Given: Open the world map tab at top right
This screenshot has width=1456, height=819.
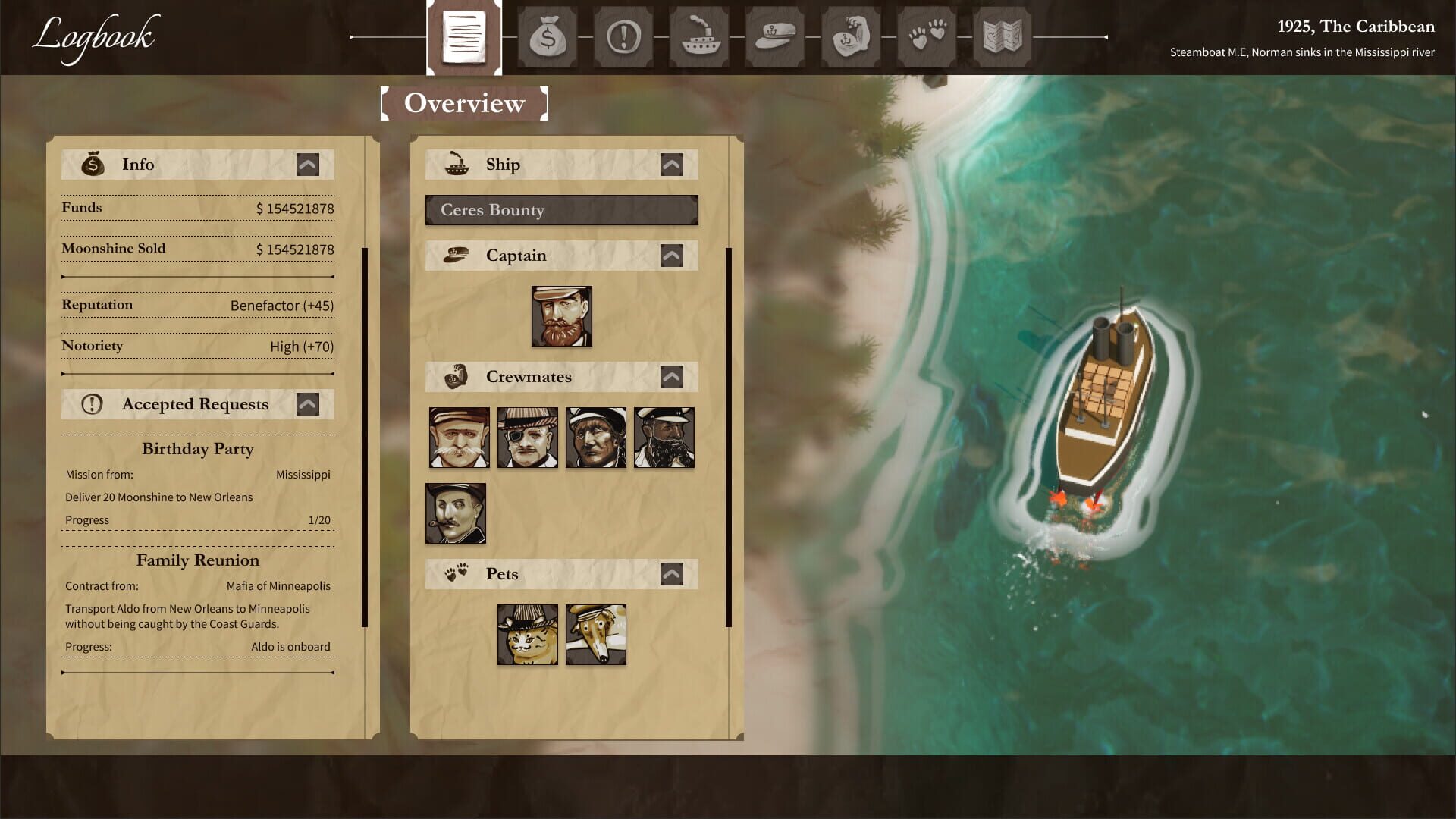Looking at the screenshot, I should point(1003,37).
